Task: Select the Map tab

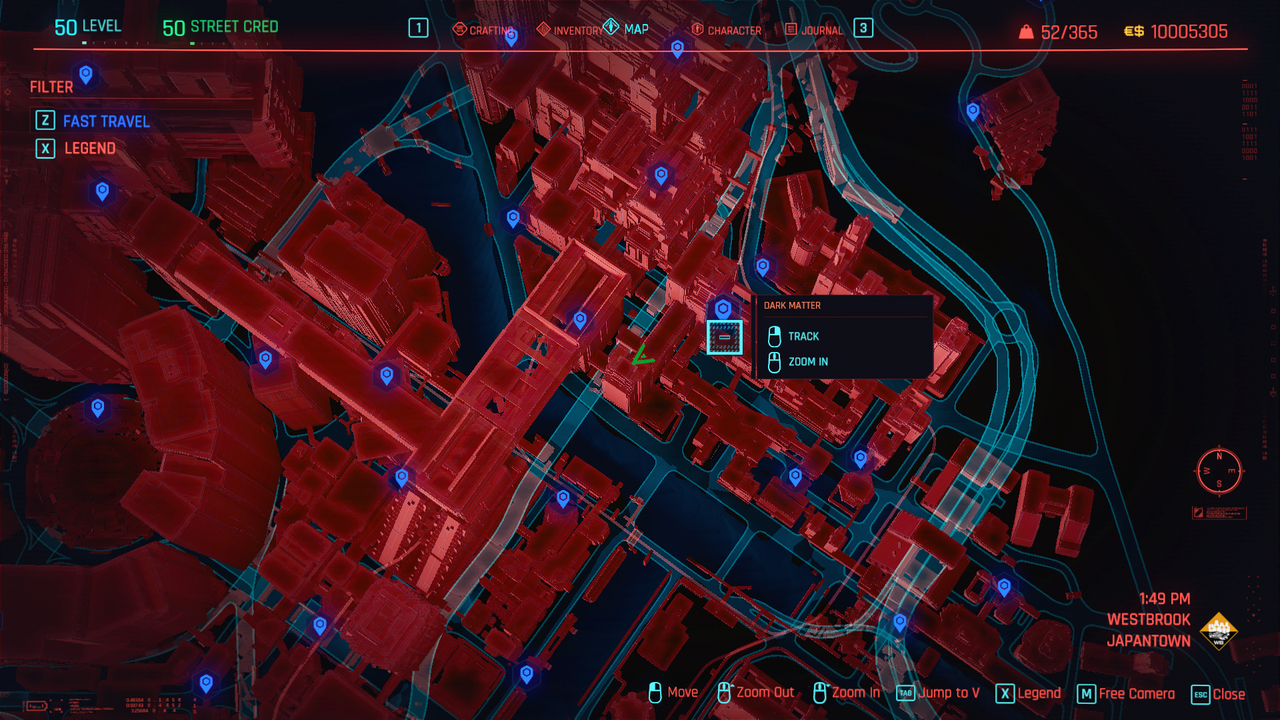Action: pos(627,29)
